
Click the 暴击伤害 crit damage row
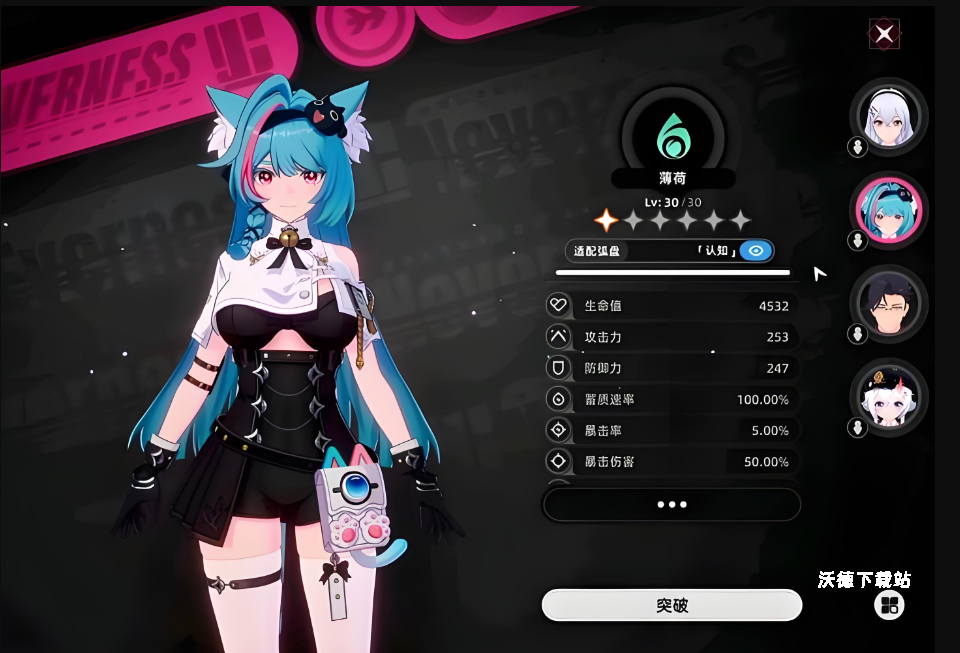(672, 462)
